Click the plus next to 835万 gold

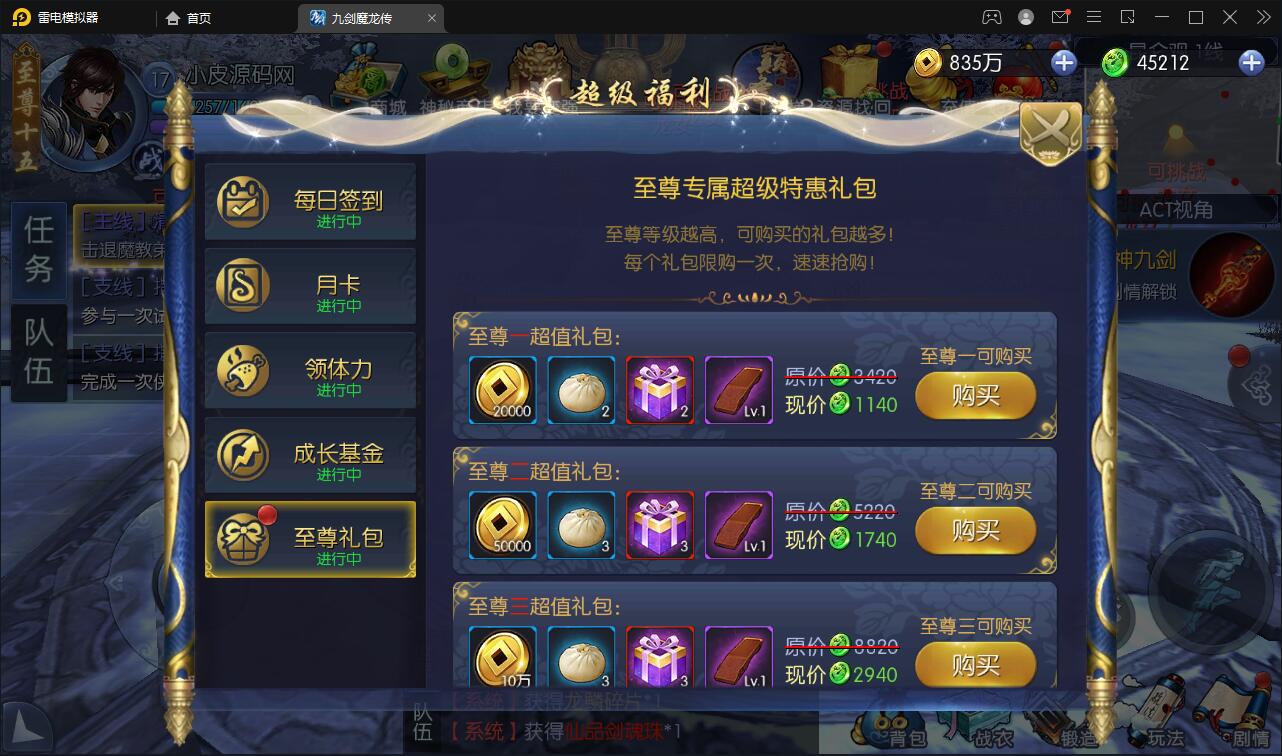tap(1063, 62)
